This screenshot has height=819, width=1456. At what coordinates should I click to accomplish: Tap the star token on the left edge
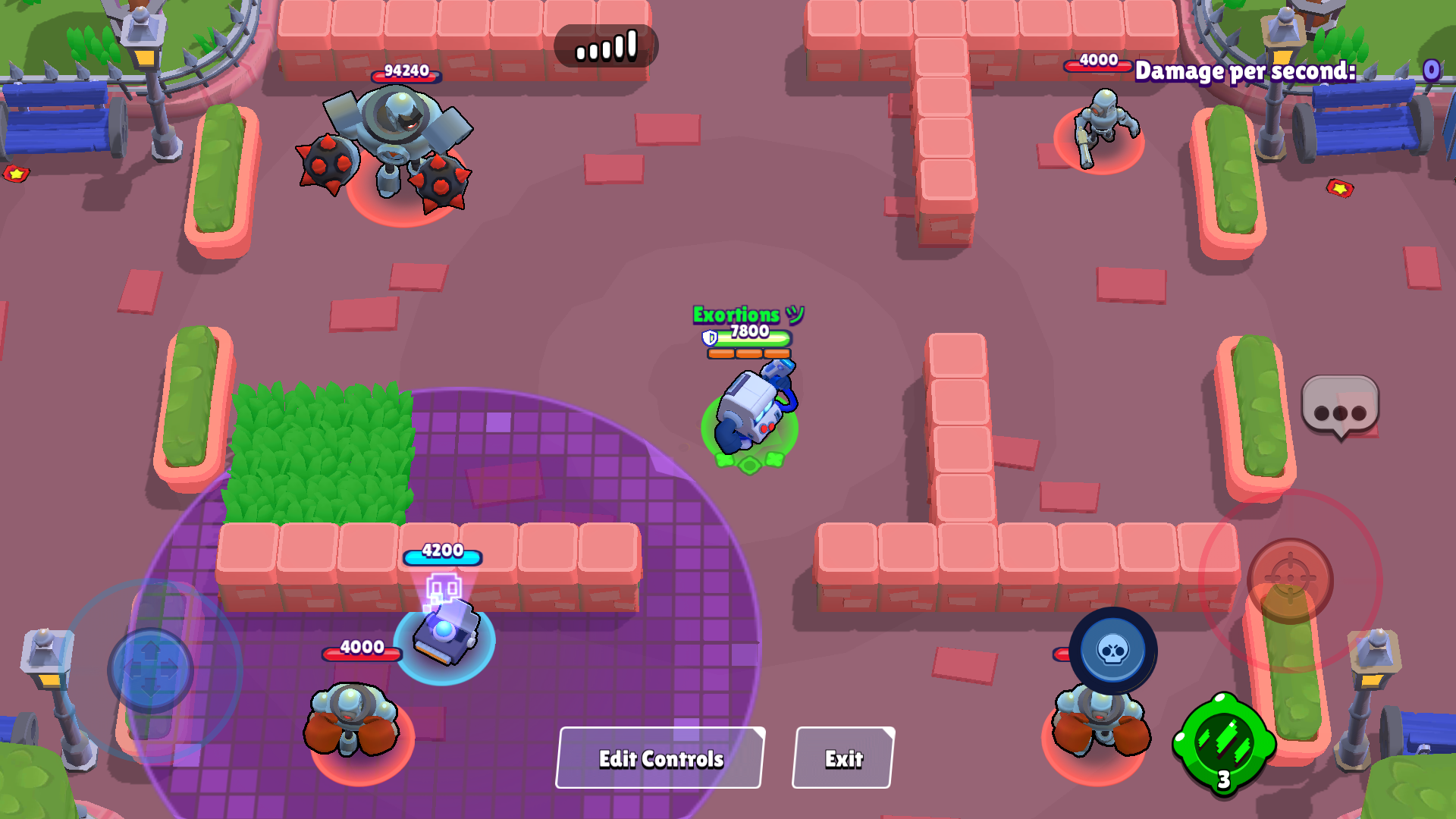point(15,174)
